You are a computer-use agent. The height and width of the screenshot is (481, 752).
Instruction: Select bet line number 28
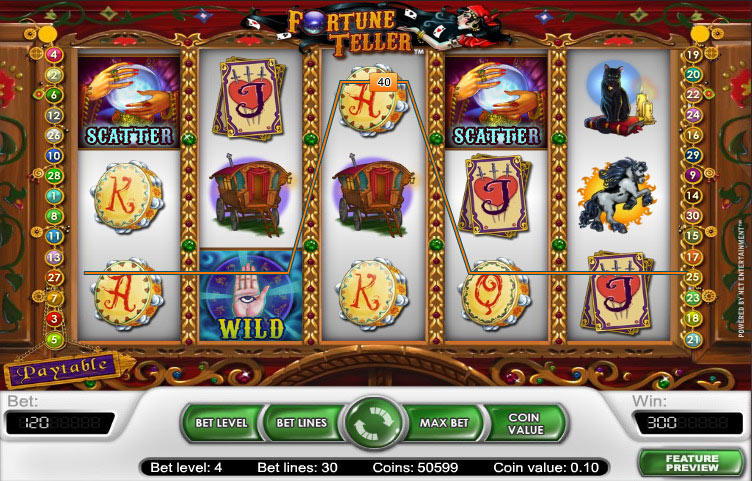pyautogui.click(x=54, y=175)
